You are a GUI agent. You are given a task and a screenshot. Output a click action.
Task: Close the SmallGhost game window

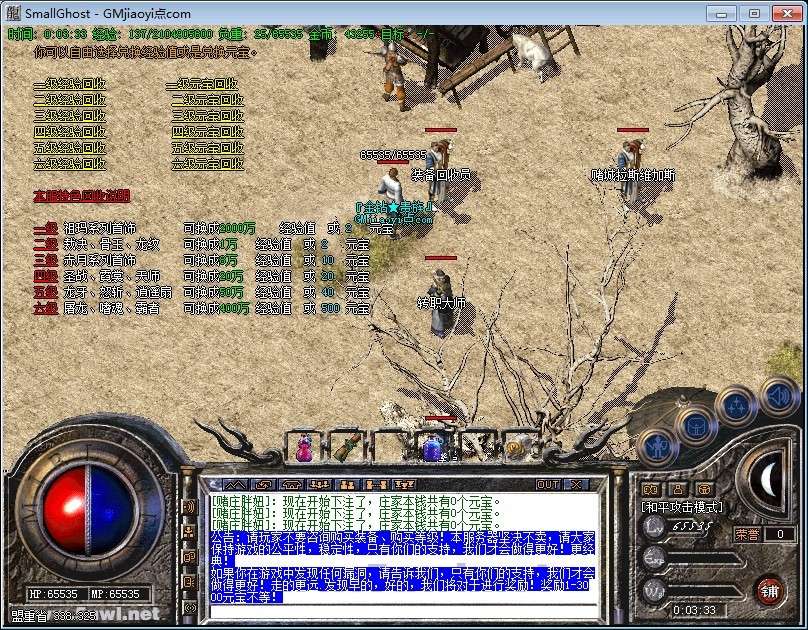pyautogui.click(x=781, y=14)
